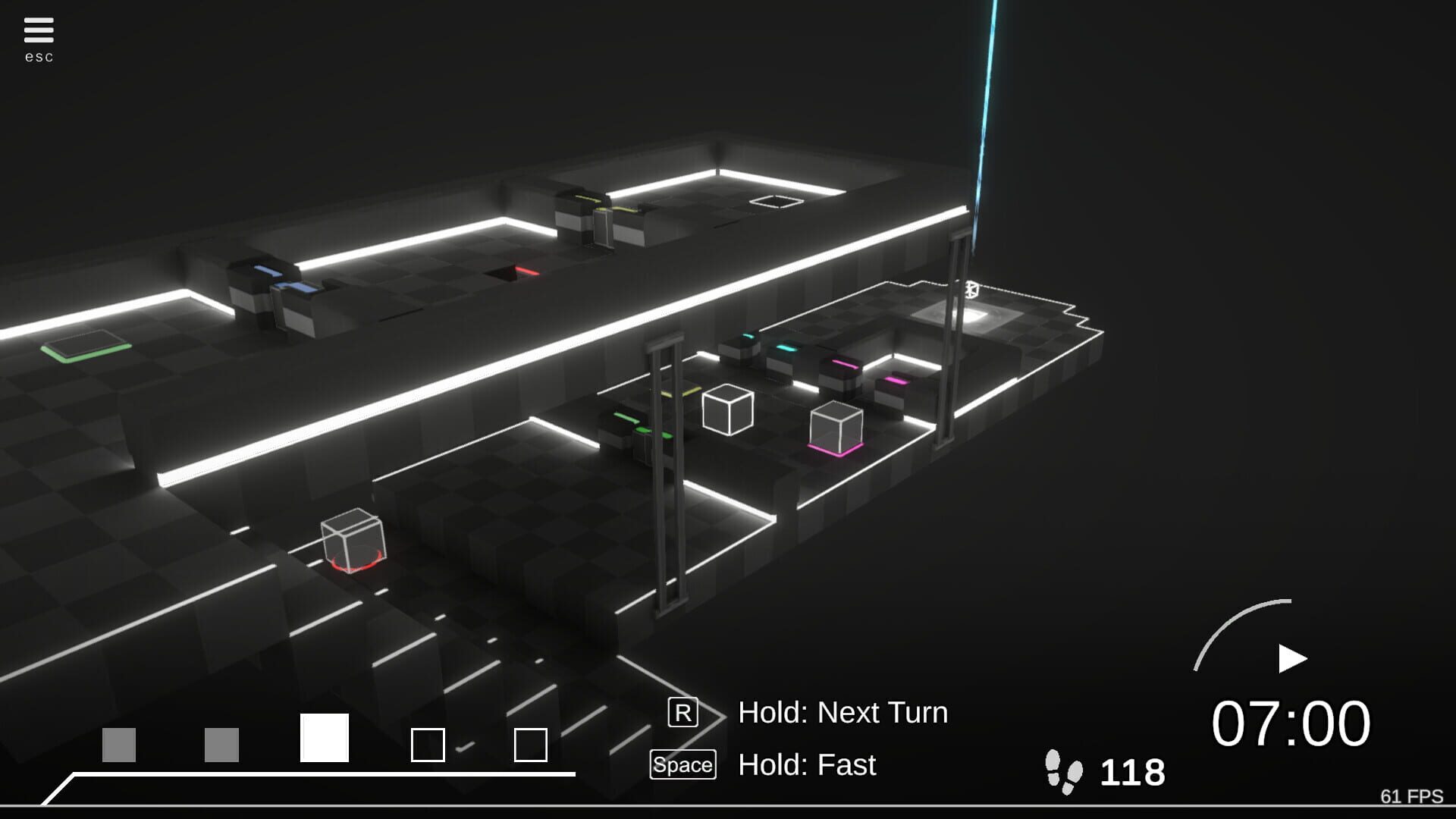Select the fourth empty turn square

(x=429, y=746)
